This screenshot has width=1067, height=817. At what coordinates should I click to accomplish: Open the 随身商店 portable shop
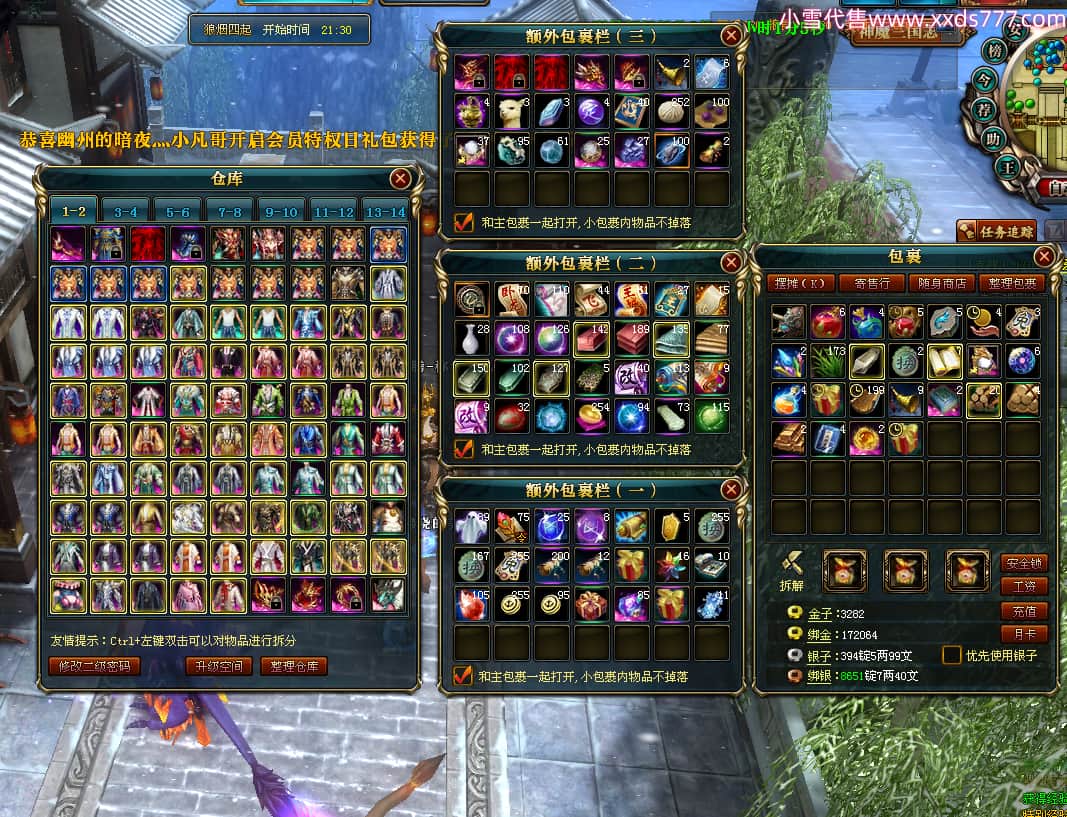click(x=939, y=283)
